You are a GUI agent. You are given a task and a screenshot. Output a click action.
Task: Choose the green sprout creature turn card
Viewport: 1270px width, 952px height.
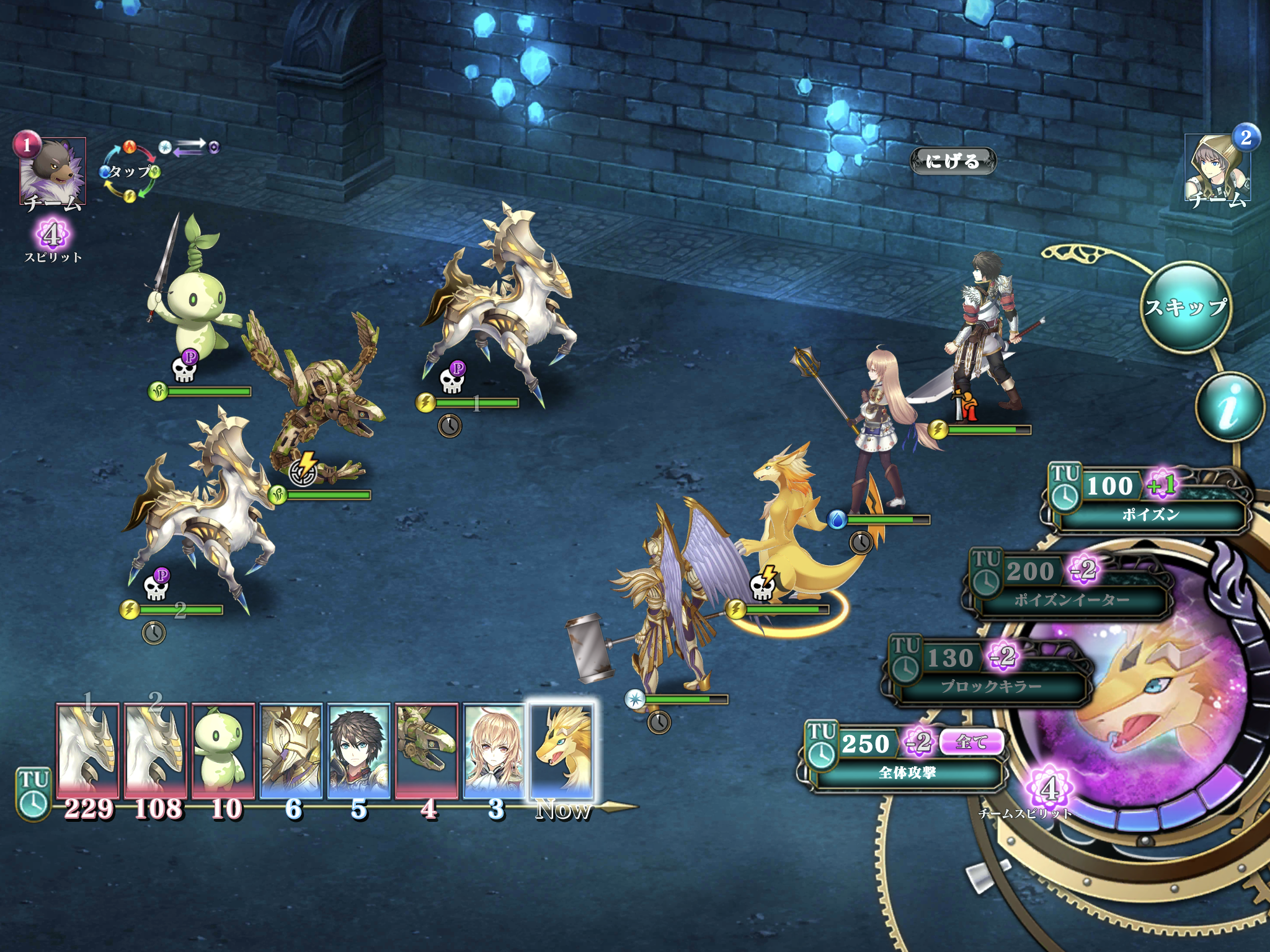(223, 750)
